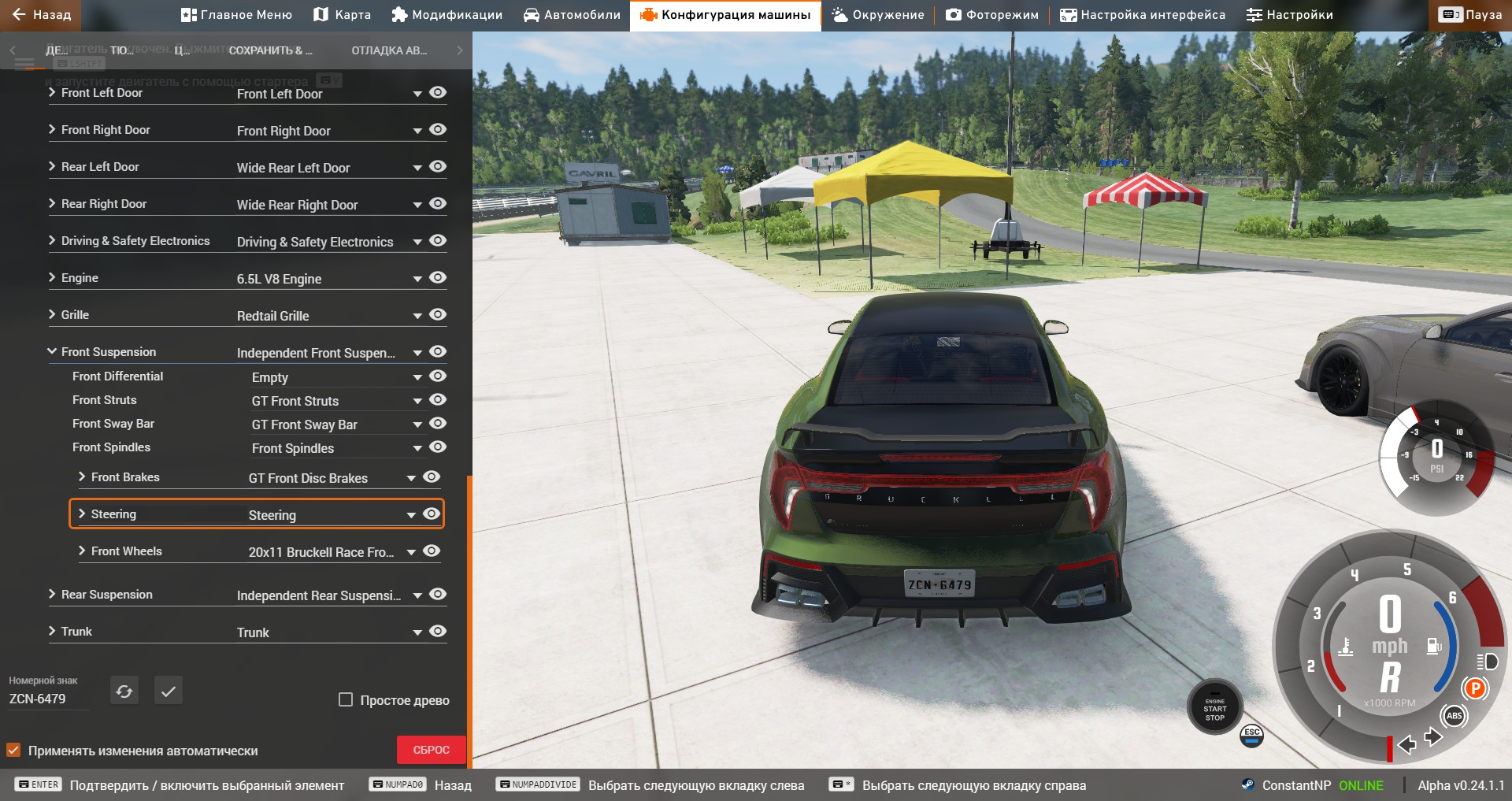This screenshot has height=801, width=1512.
Task: Open the Окружение settings
Action: 878,15
